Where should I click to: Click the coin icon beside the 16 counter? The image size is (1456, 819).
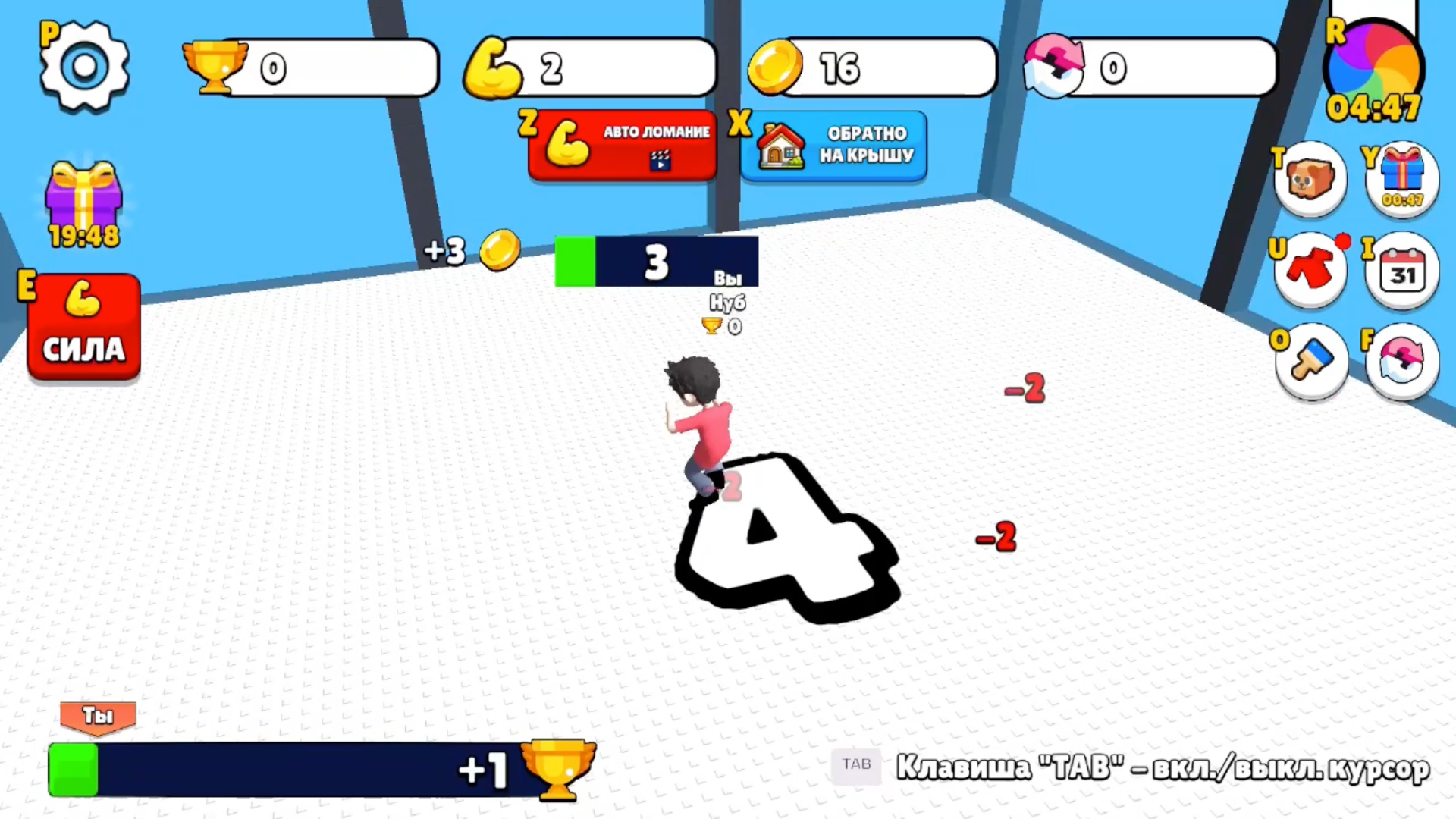point(773,68)
